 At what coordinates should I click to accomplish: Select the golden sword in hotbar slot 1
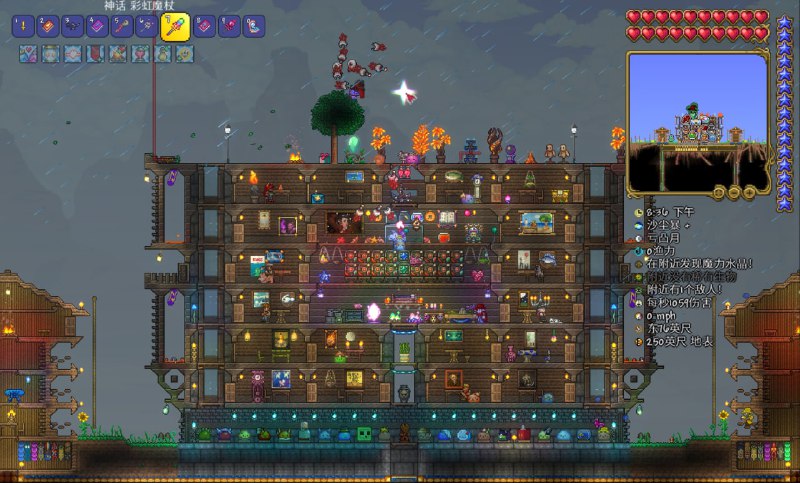coord(24,27)
